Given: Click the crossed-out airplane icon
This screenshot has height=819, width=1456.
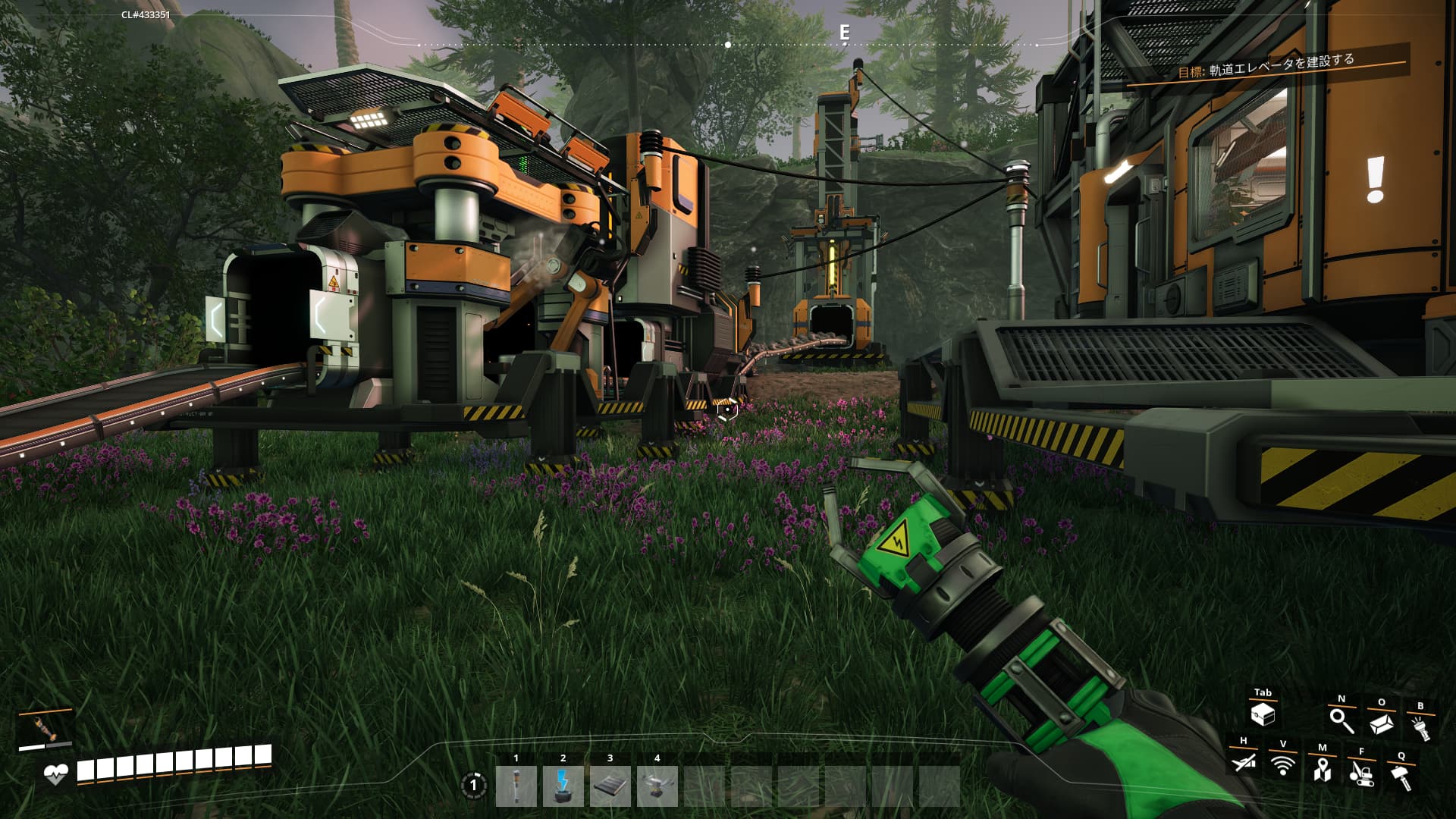Looking at the screenshot, I should (1244, 761).
